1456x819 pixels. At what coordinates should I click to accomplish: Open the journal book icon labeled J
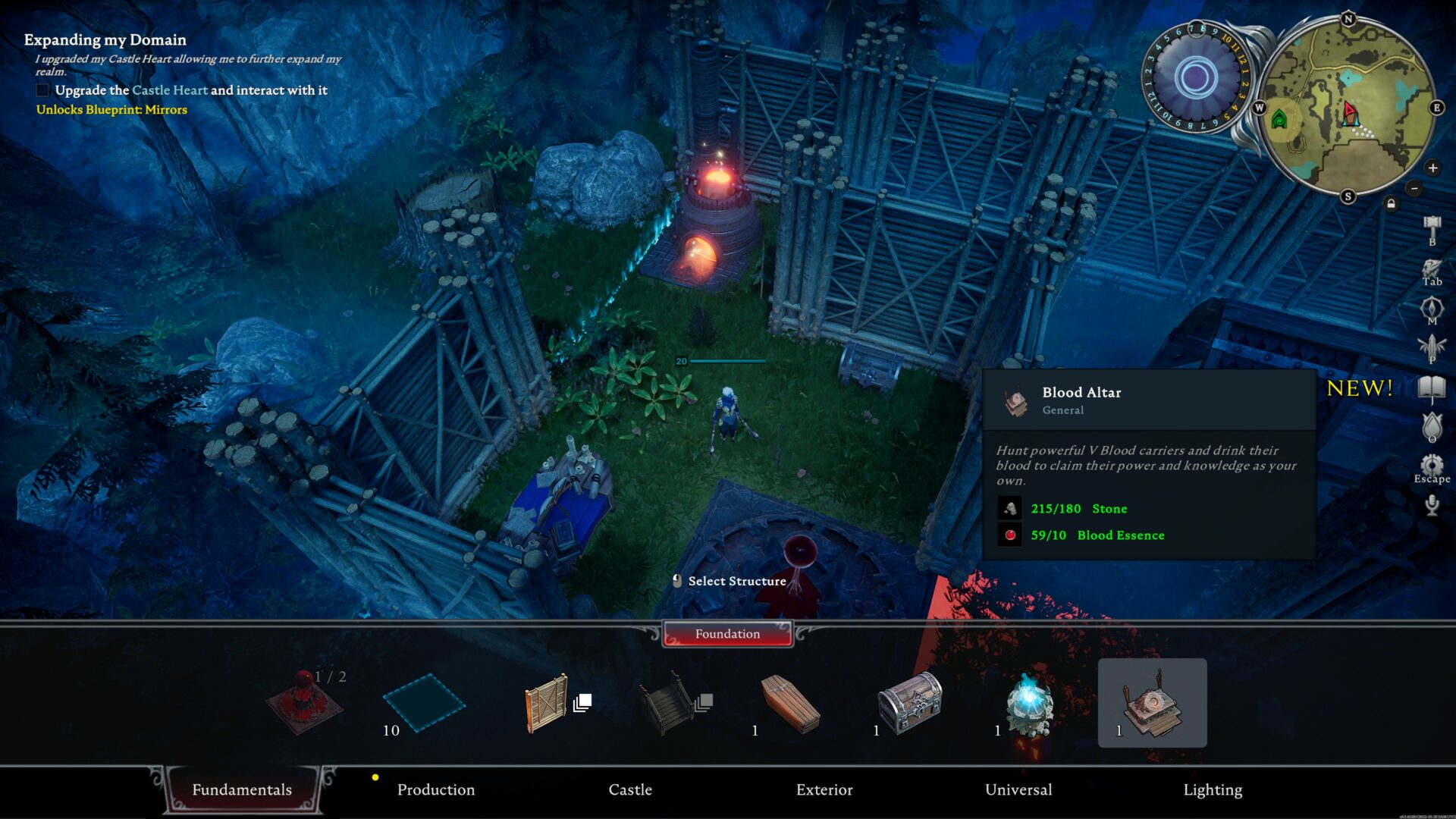[x=1431, y=385]
